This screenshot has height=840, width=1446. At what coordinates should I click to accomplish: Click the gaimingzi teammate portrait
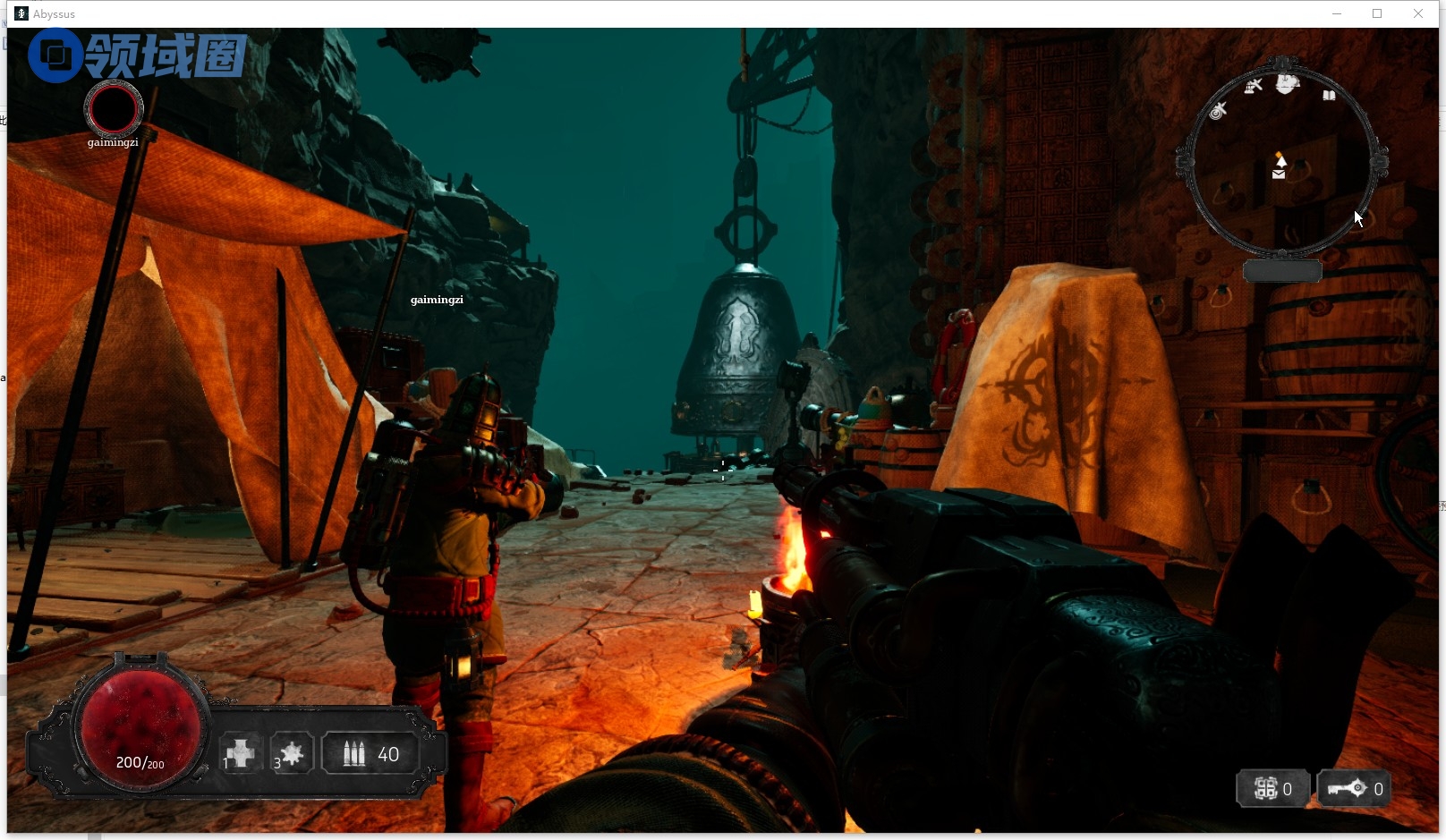tap(114, 108)
